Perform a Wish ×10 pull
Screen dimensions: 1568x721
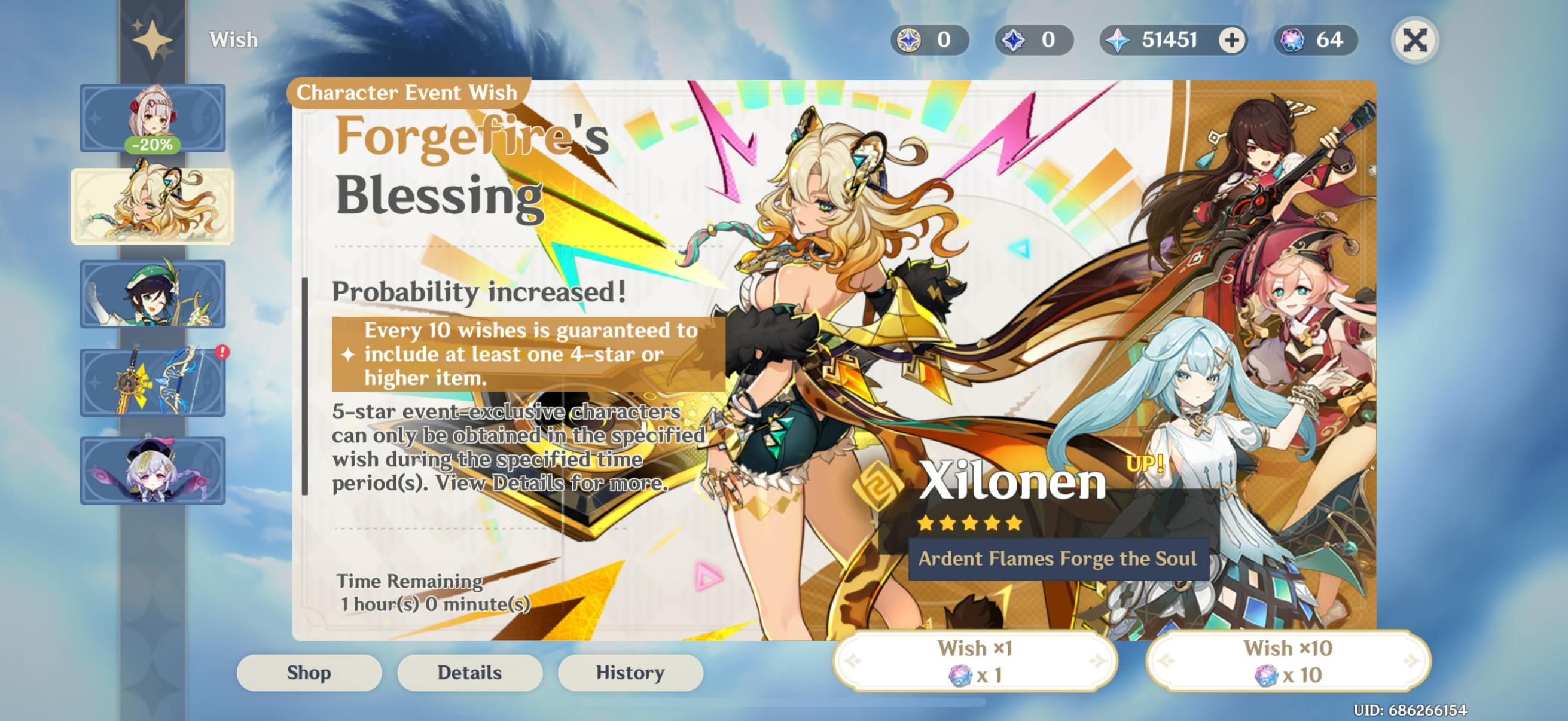1288,661
